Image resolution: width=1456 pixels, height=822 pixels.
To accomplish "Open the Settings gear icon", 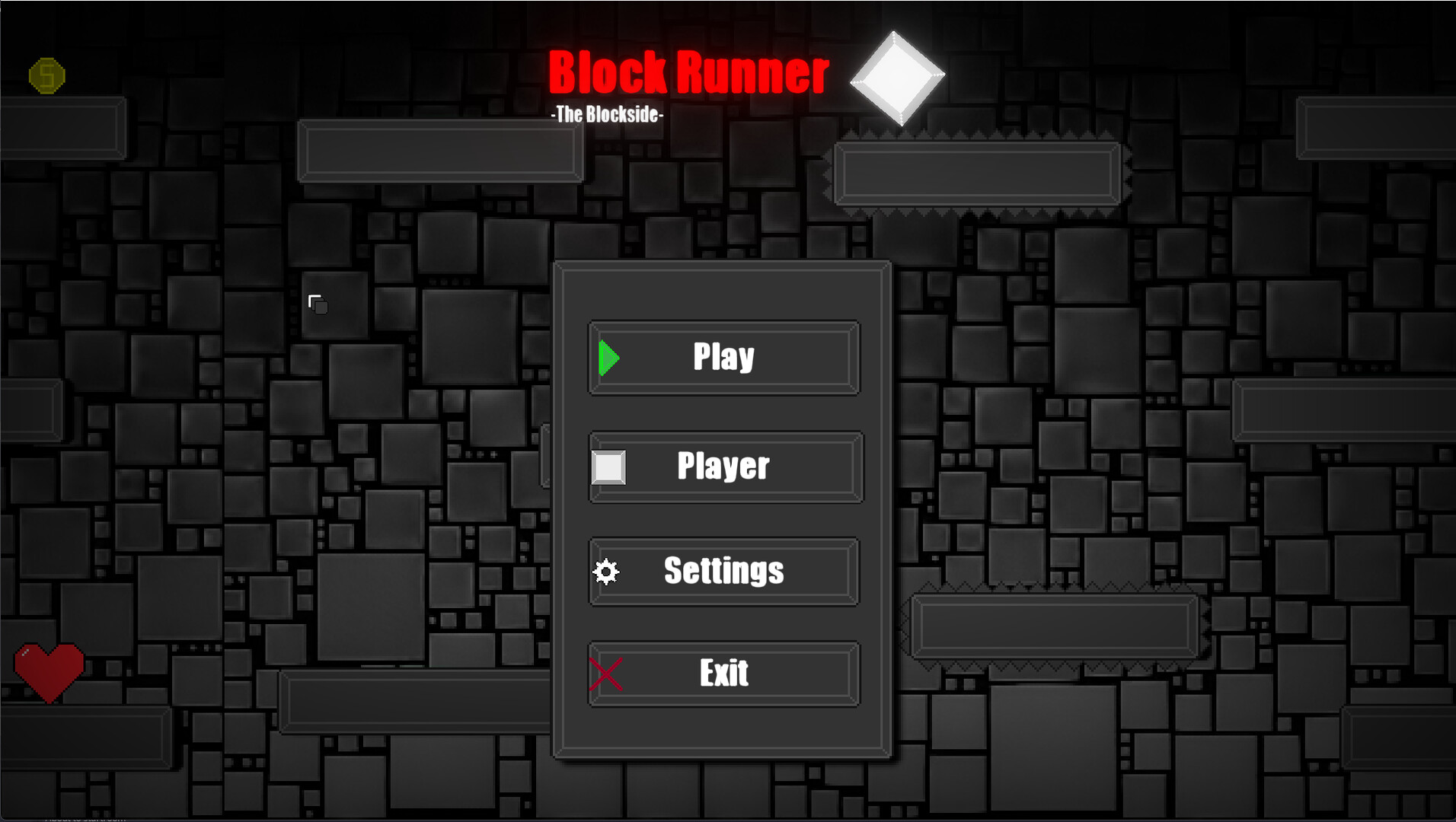I will coord(605,571).
